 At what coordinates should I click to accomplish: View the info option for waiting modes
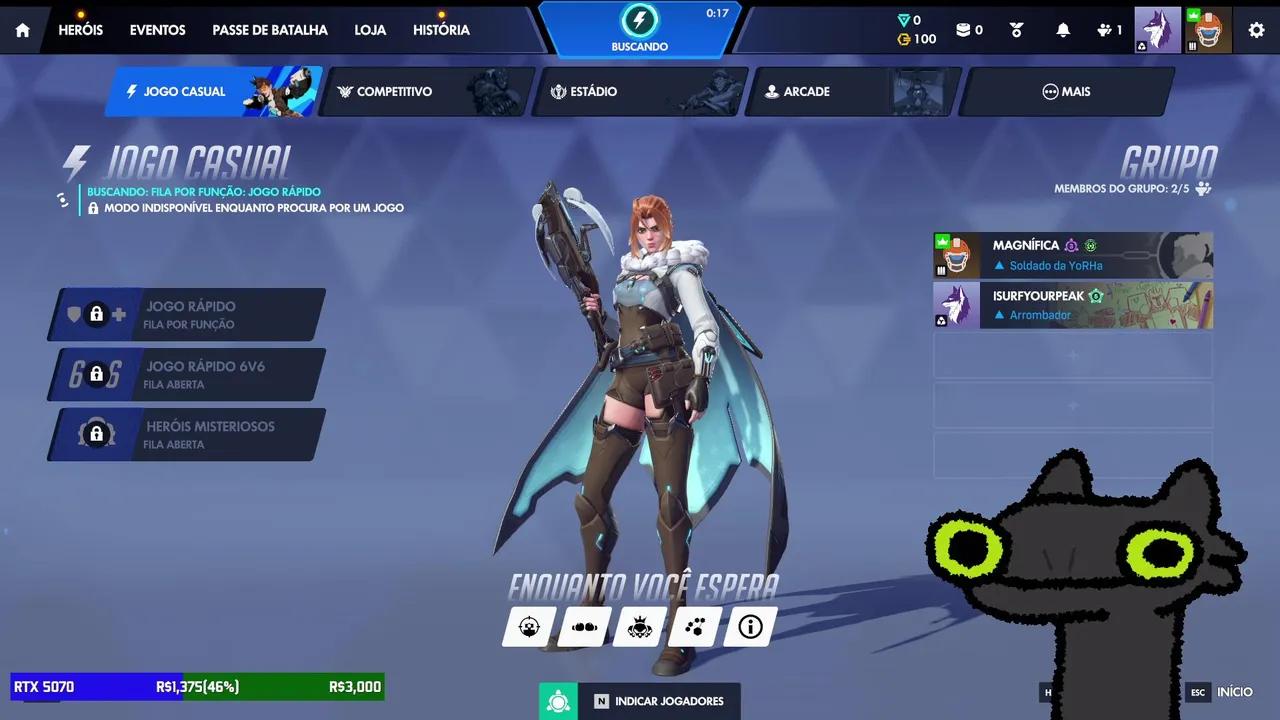click(750, 626)
